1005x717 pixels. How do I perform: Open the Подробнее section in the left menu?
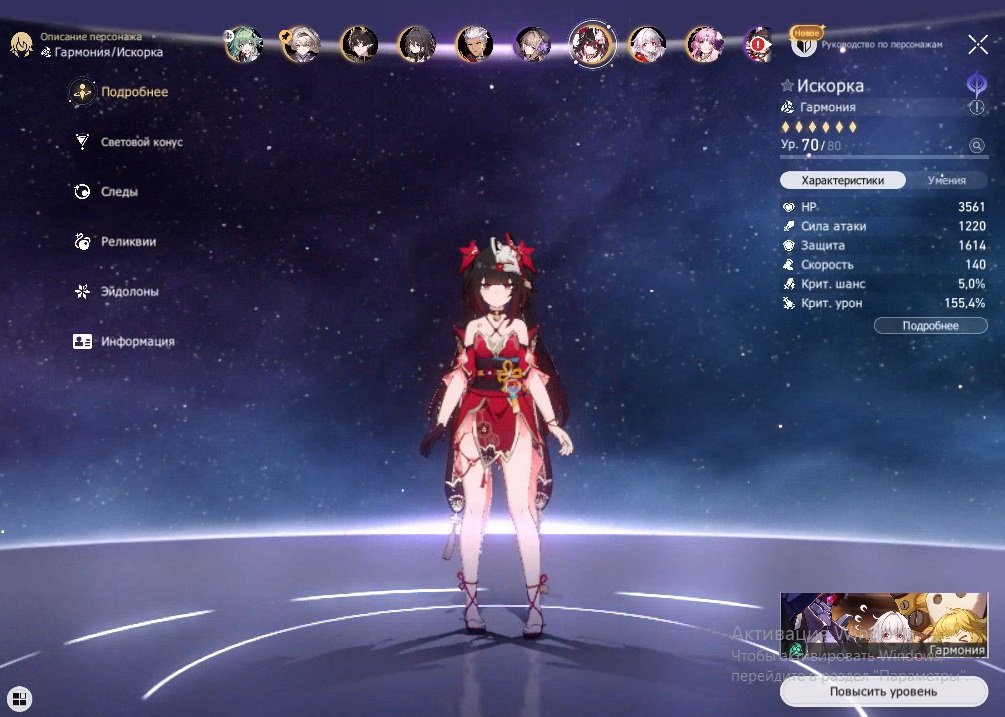[x=133, y=93]
